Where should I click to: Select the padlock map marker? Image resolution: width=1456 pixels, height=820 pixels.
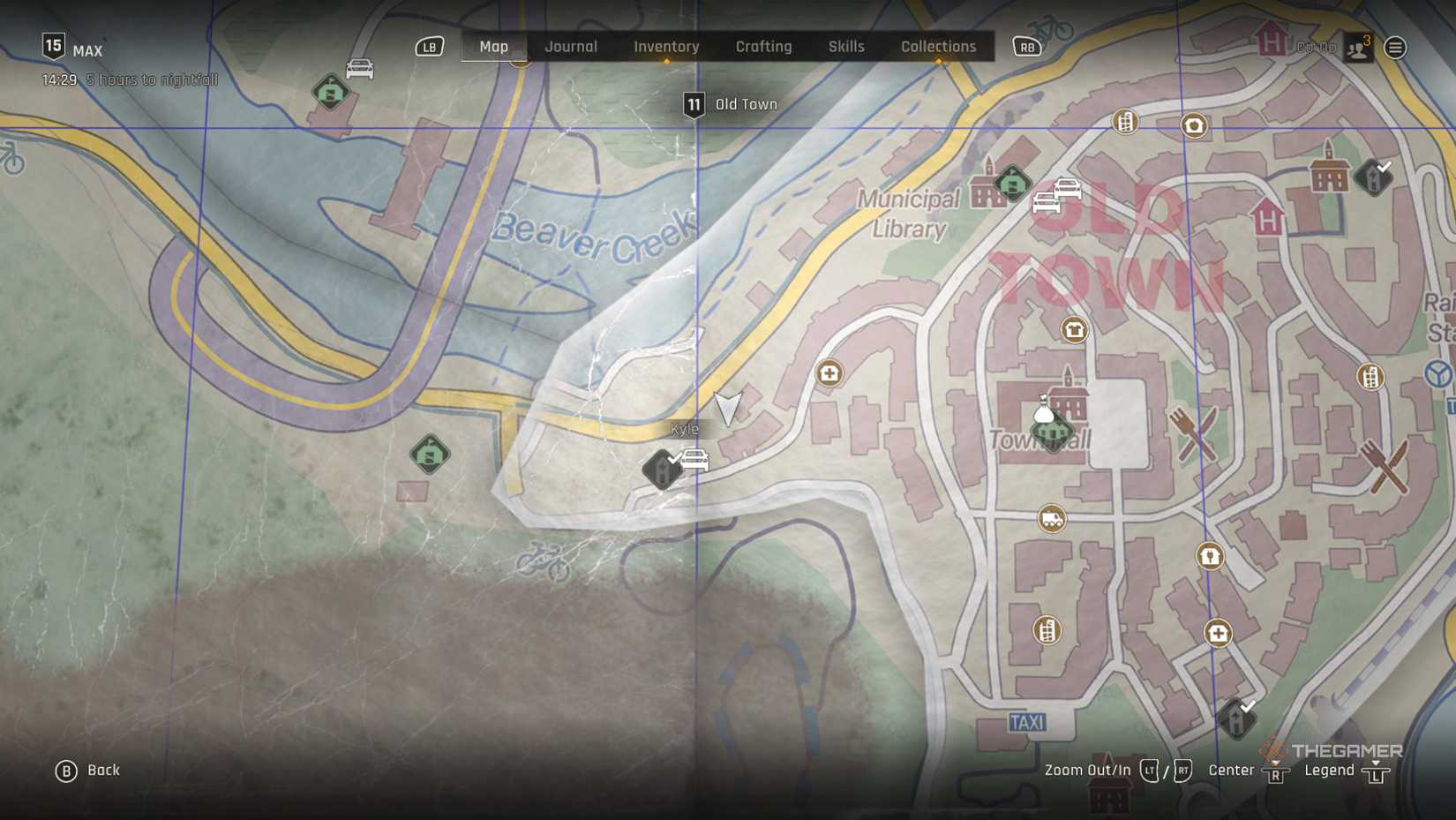(1210, 556)
